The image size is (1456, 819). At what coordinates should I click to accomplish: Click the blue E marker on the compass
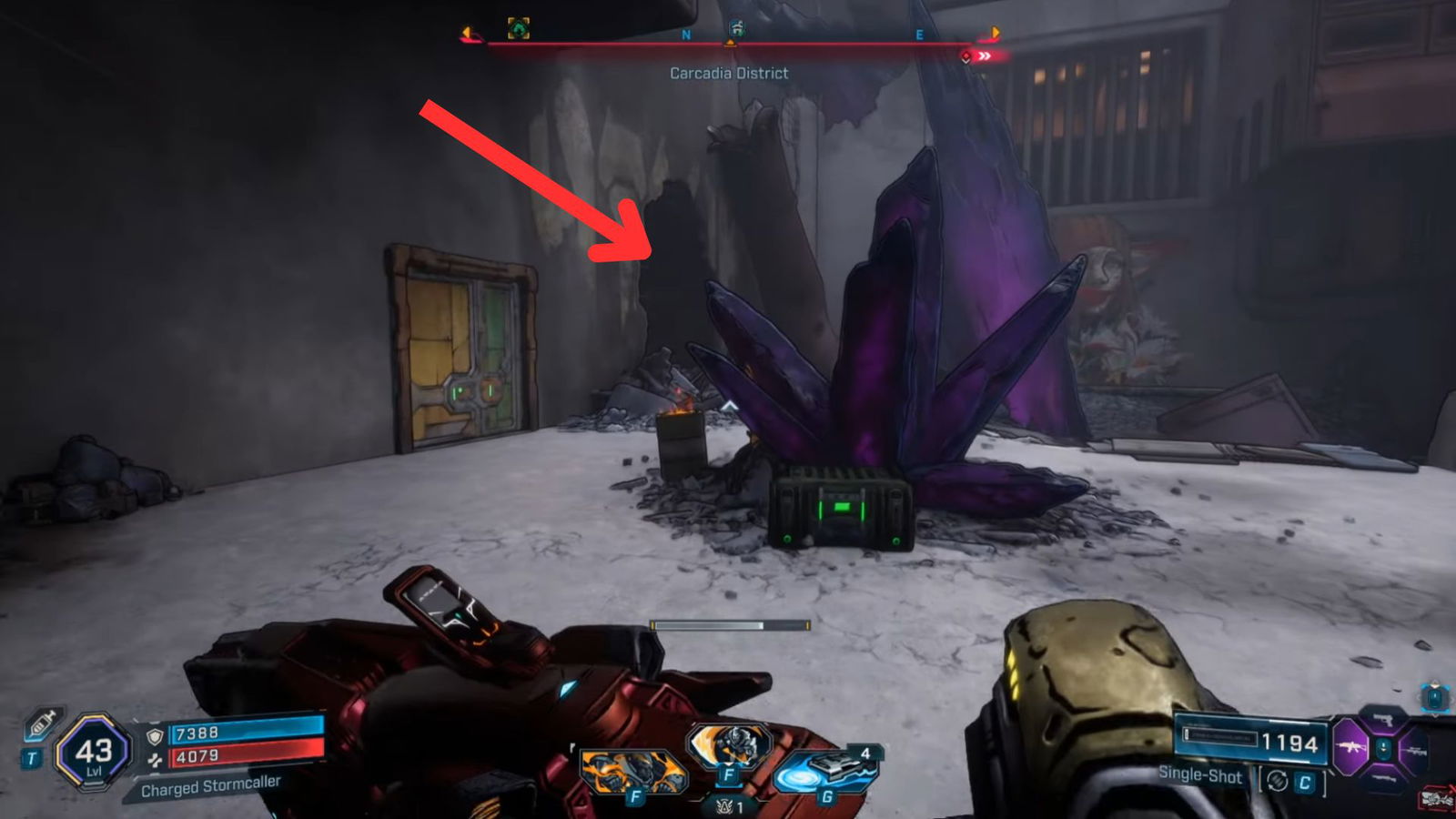click(x=920, y=35)
